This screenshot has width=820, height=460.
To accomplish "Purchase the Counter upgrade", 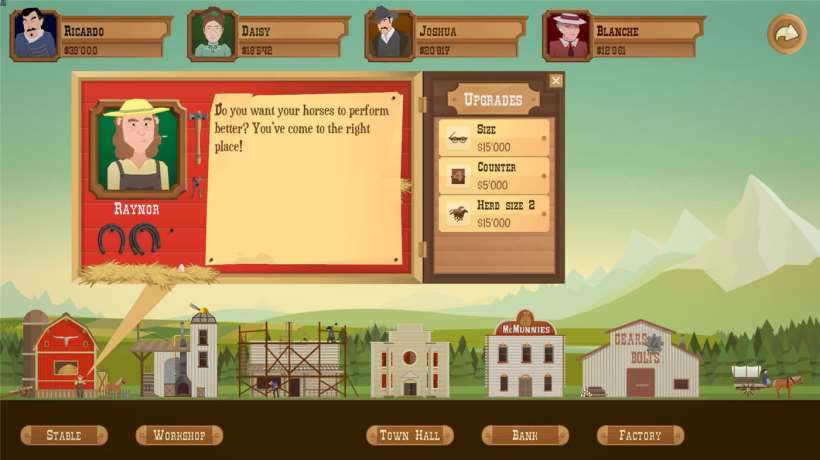I will click(494, 176).
